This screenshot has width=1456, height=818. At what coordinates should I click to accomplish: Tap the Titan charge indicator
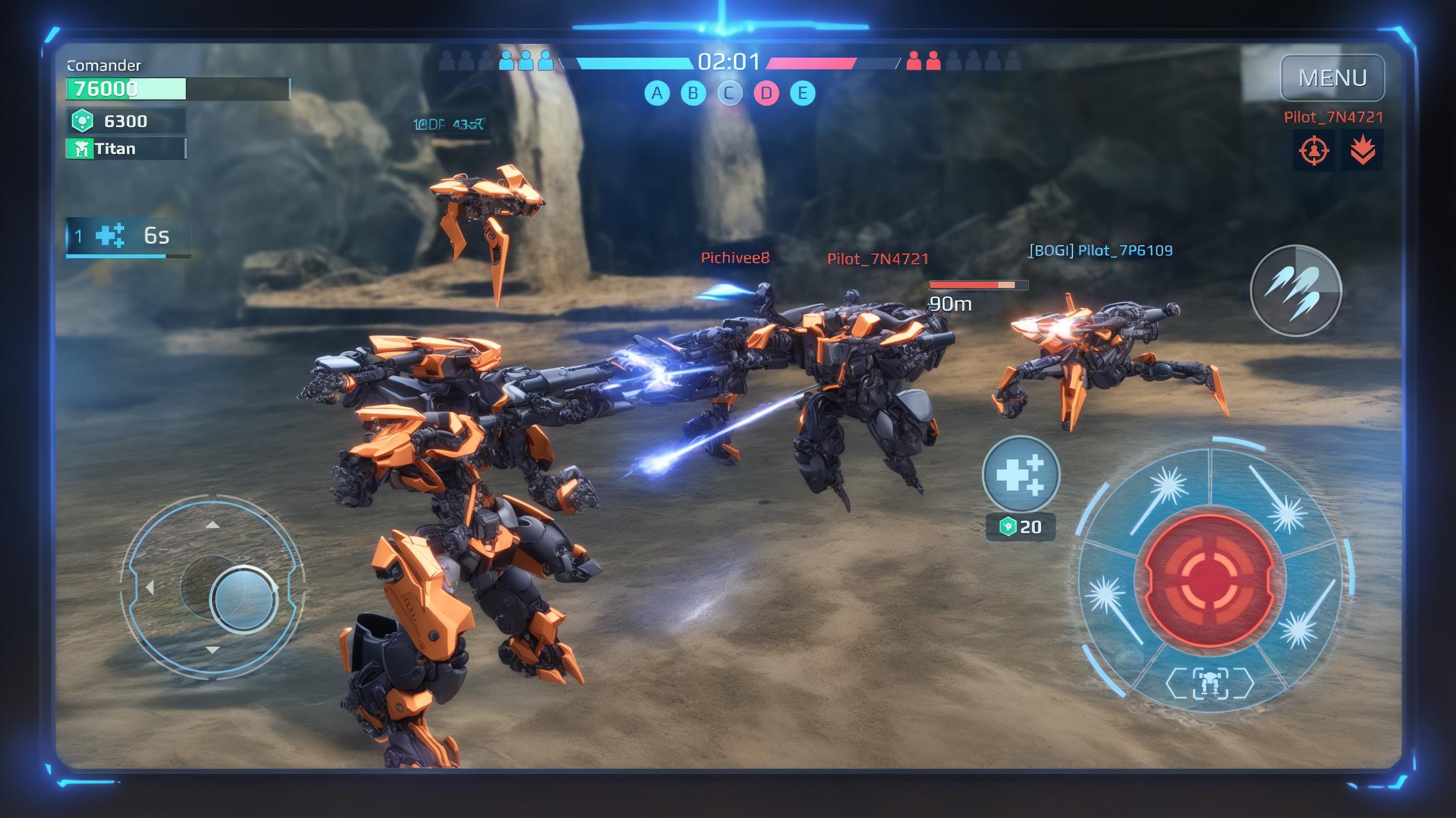pyautogui.click(x=126, y=149)
